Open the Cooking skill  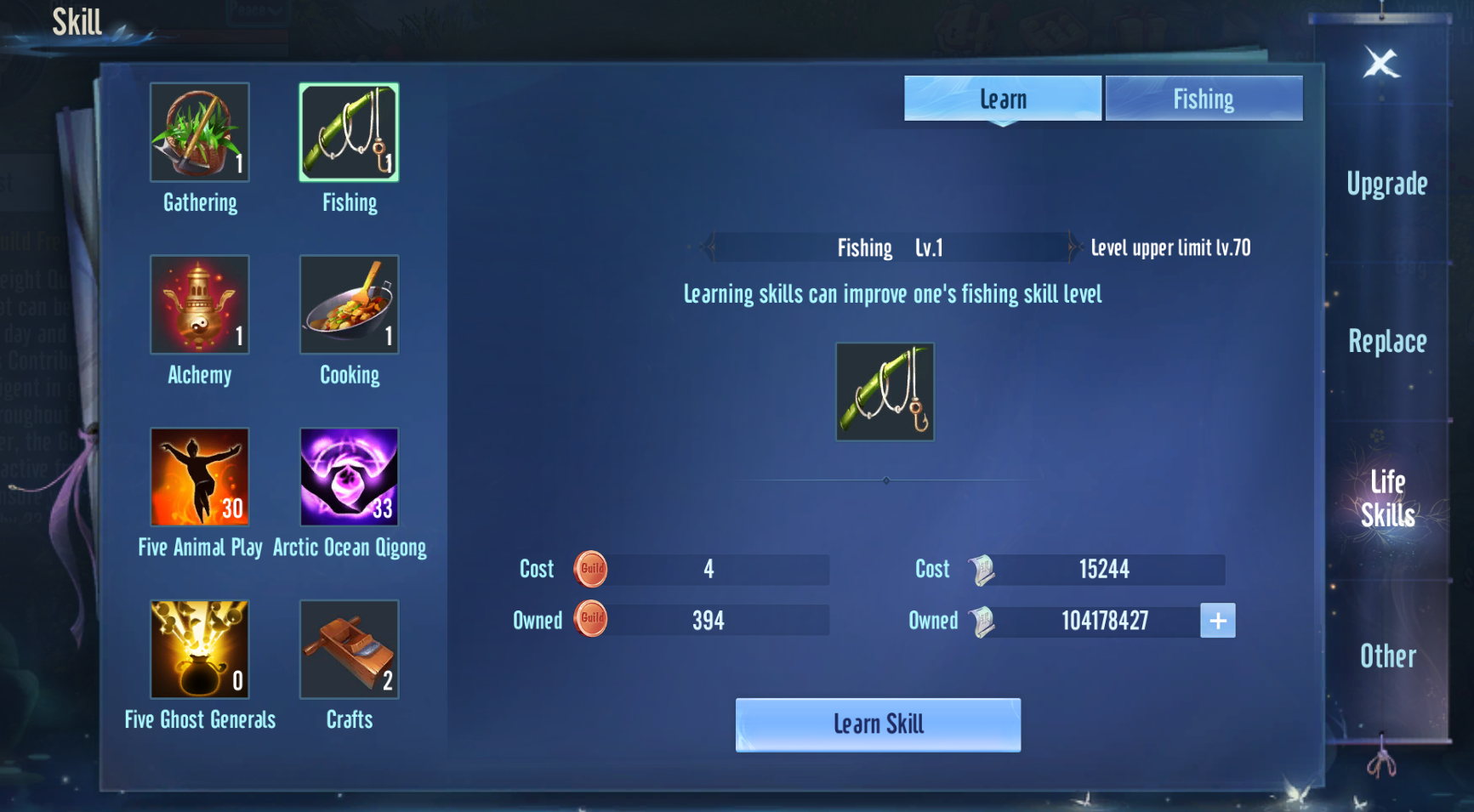point(349,304)
